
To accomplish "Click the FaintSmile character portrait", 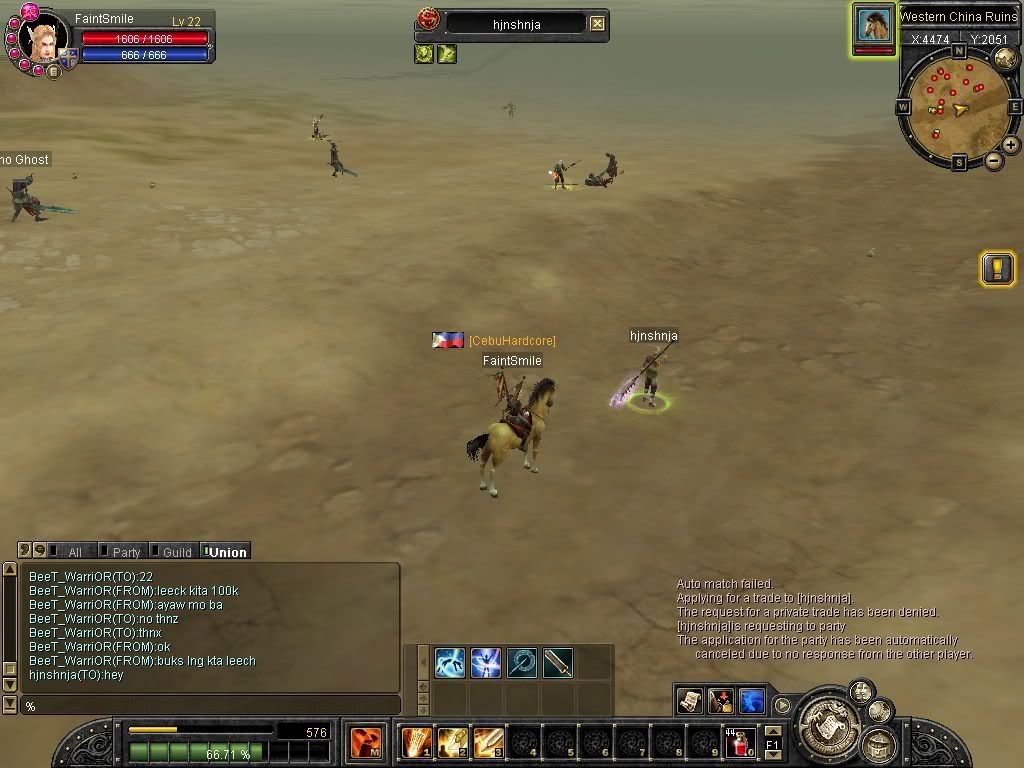I will (x=40, y=40).
